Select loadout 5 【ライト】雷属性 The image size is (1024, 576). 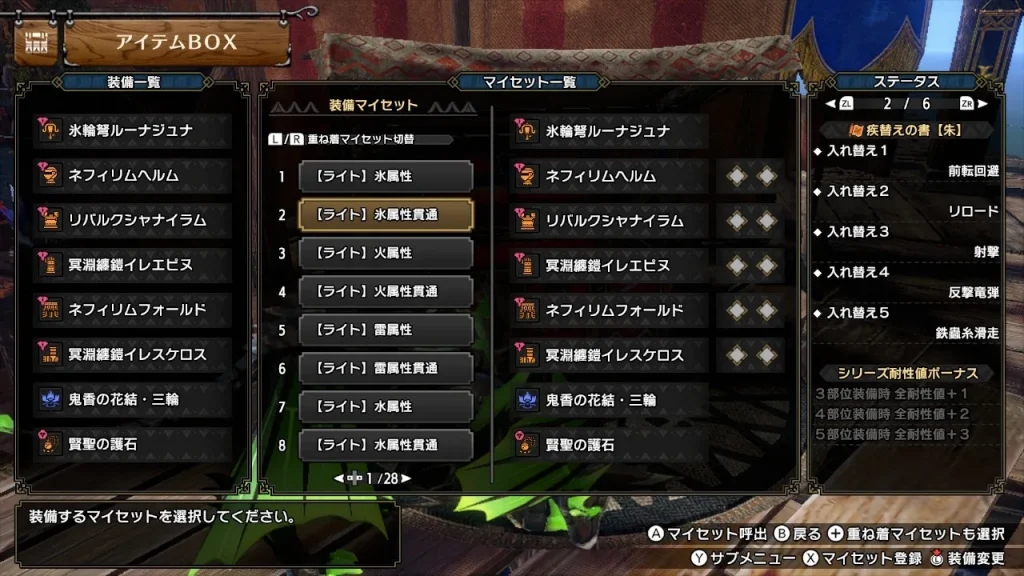click(x=385, y=330)
